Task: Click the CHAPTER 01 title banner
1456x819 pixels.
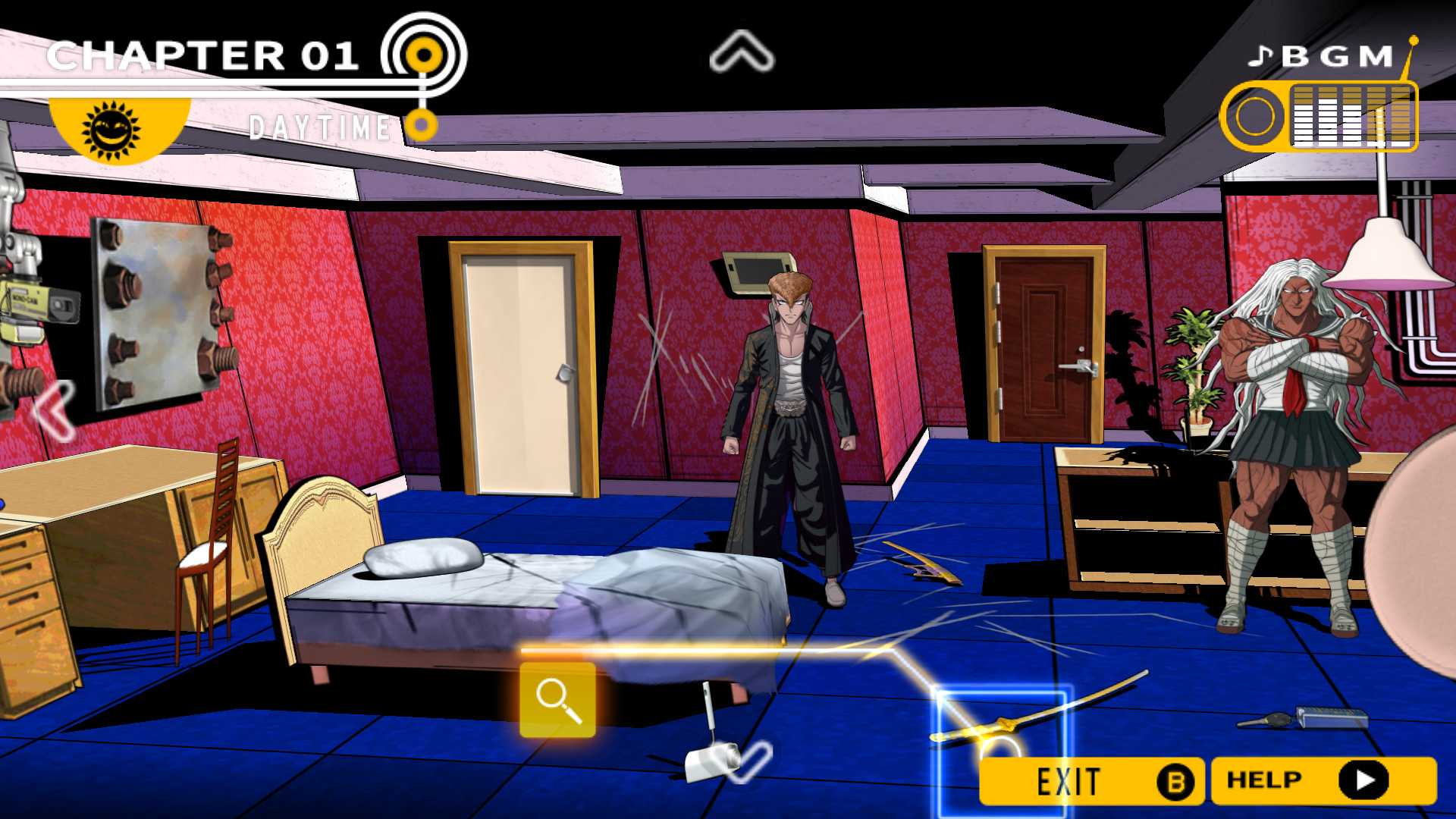Action: (205, 53)
